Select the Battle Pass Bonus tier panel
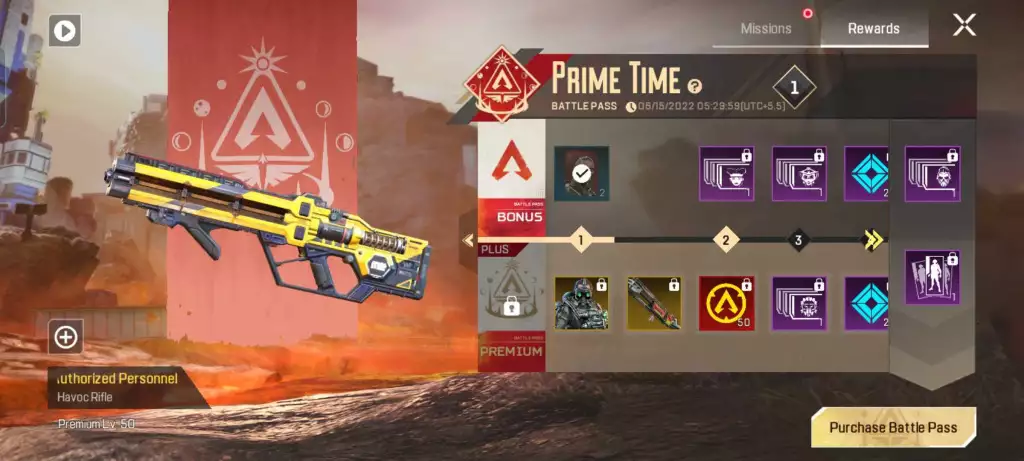The width and height of the screenshot is (1024, 461). 511,175
